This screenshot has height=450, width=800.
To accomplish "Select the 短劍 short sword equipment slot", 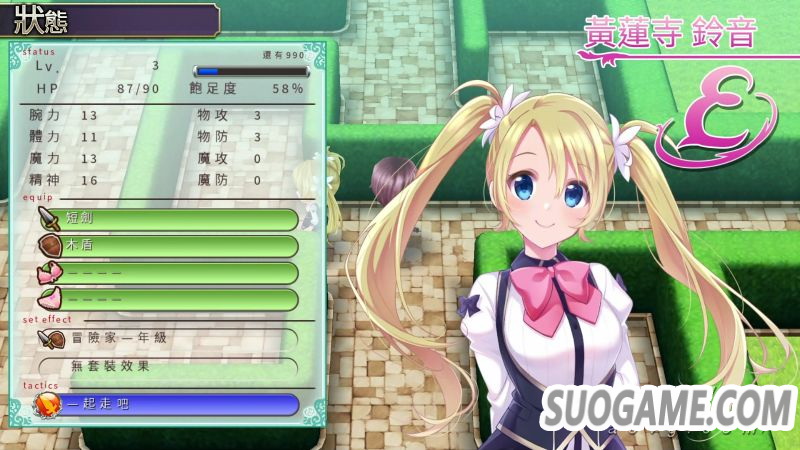I will pos(168,220).
